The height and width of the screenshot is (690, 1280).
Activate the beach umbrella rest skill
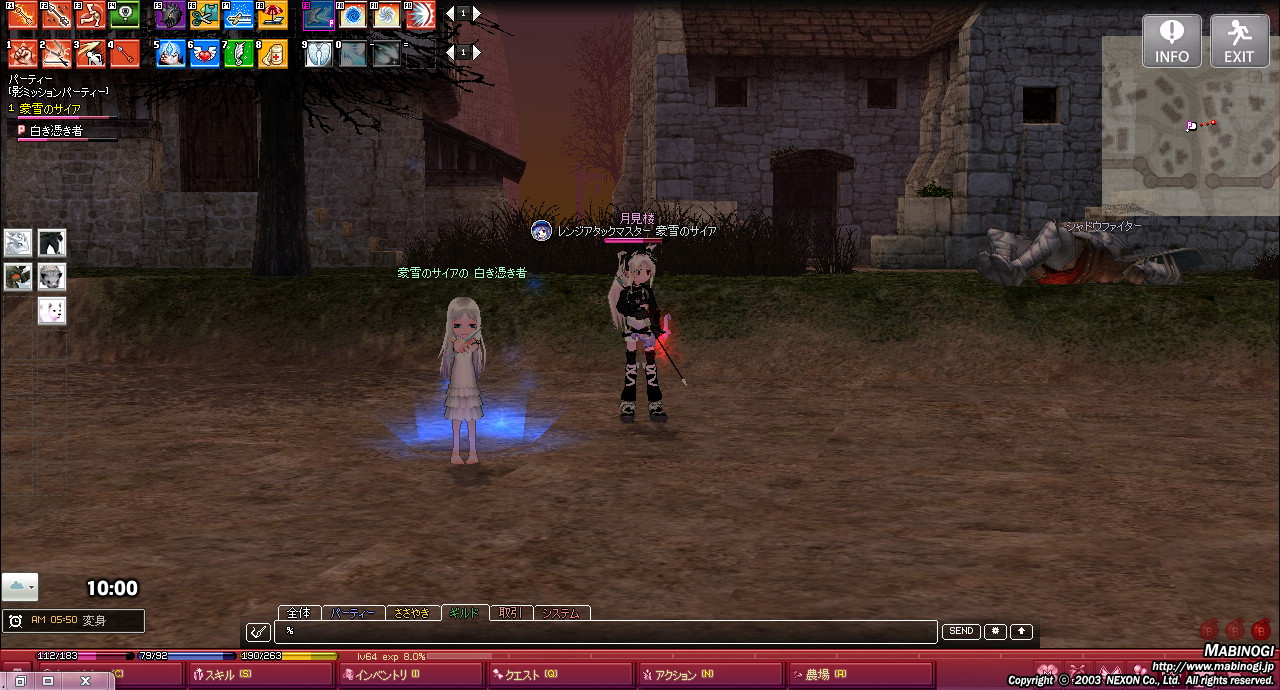tap(272, 15)
